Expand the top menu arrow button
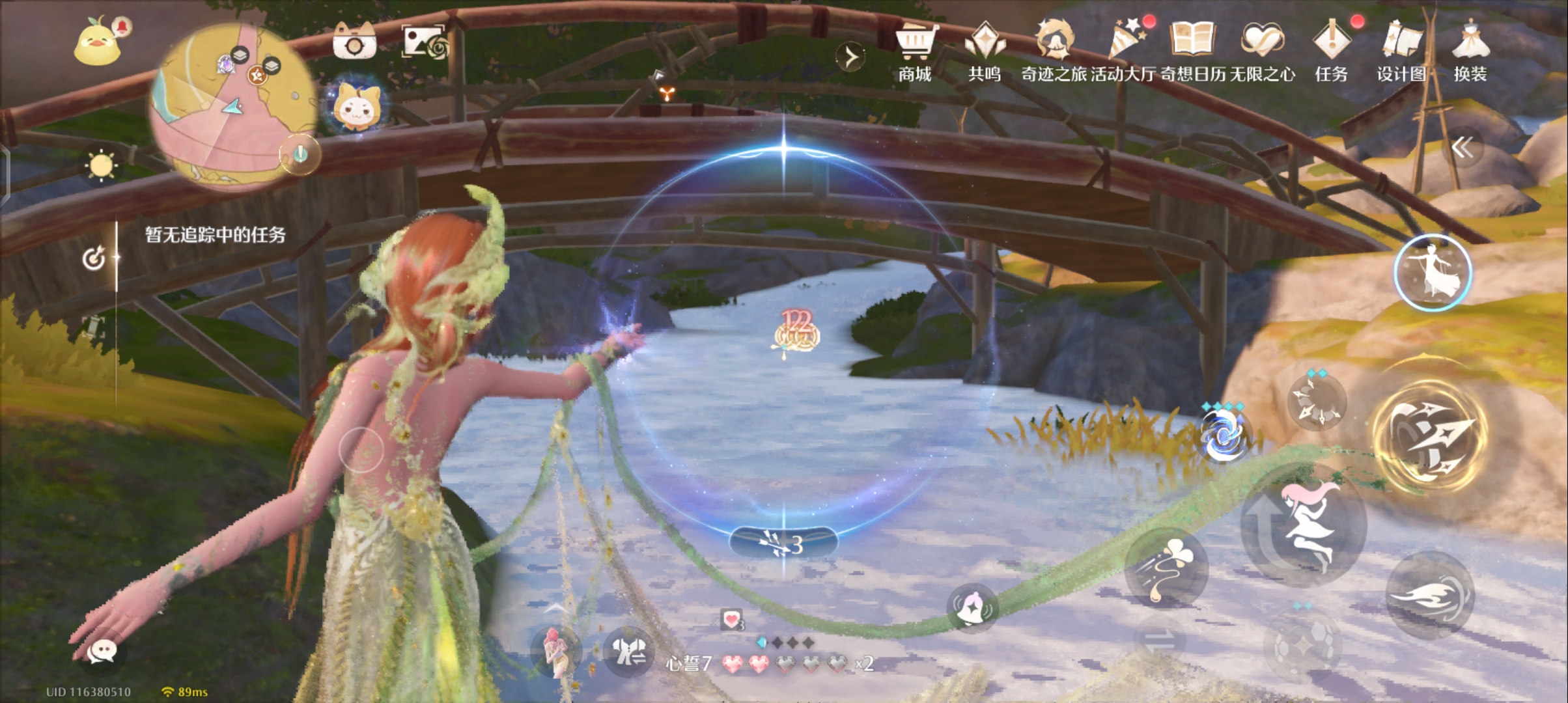The height and width of the screenshot is (703, 1568). click(851, 57)
